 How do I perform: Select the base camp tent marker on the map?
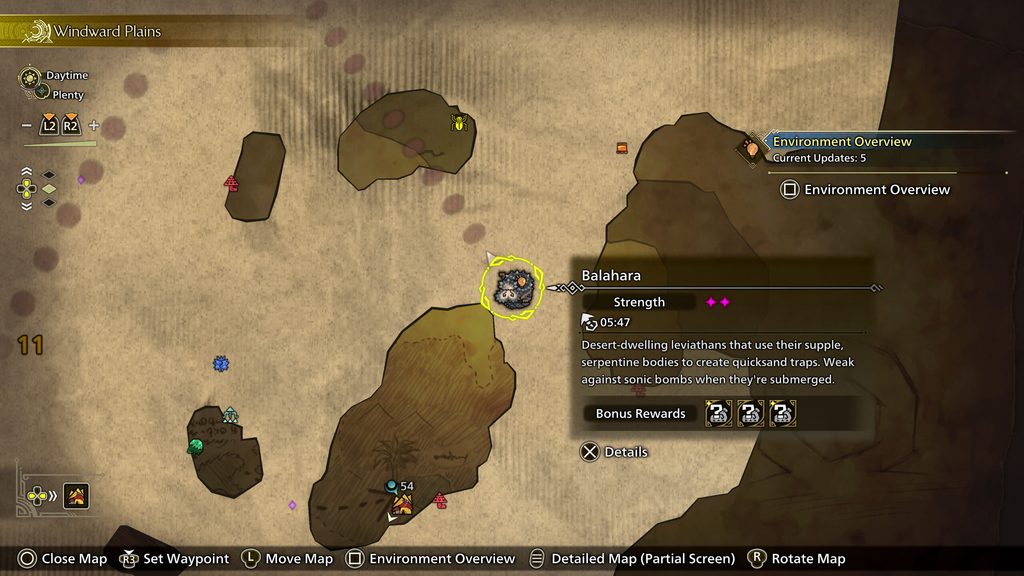pos(402,505)
